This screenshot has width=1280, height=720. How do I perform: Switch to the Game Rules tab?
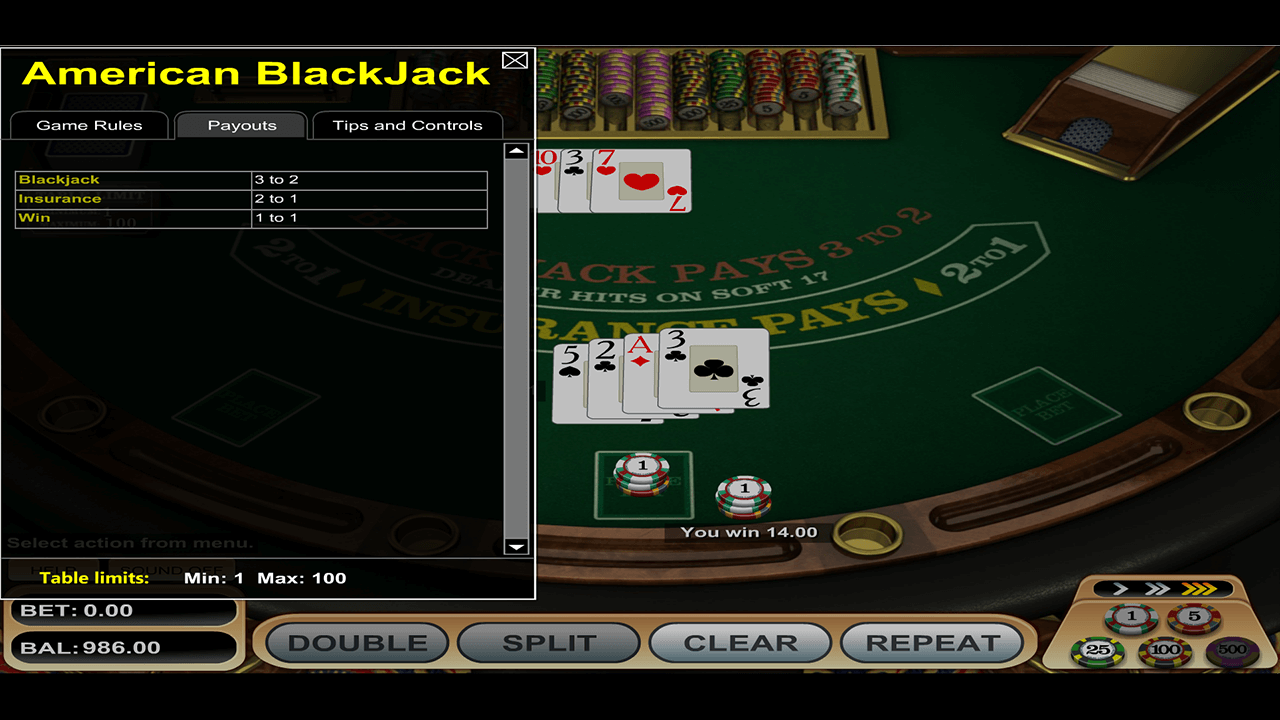click(x=89, y=125)
